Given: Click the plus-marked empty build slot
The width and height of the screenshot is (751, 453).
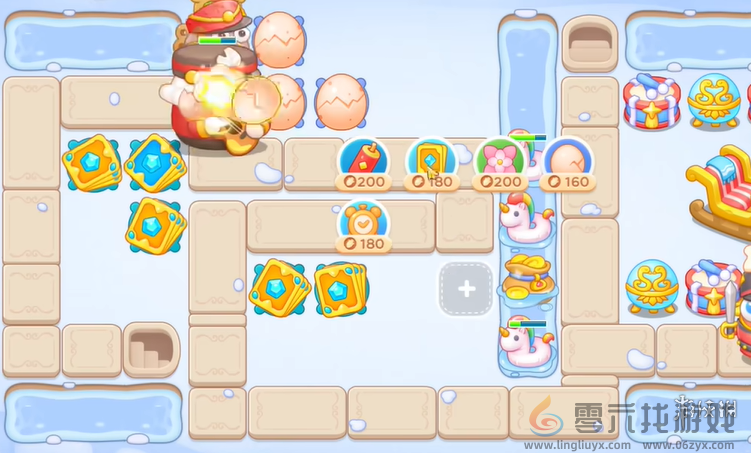Looking at the screenshot, I should 466,289.
